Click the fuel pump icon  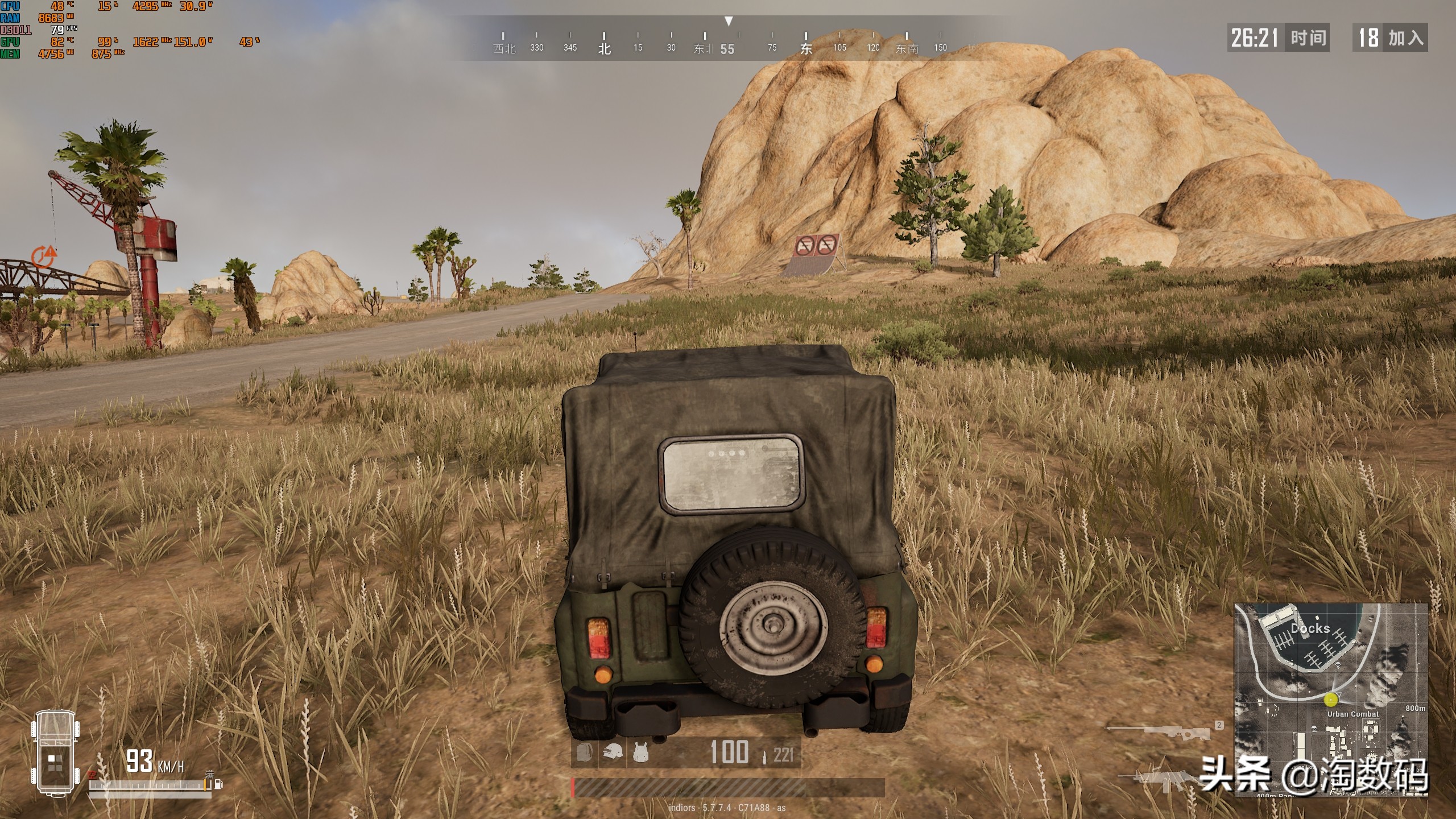pyautogui.click(x=218, y=785)
